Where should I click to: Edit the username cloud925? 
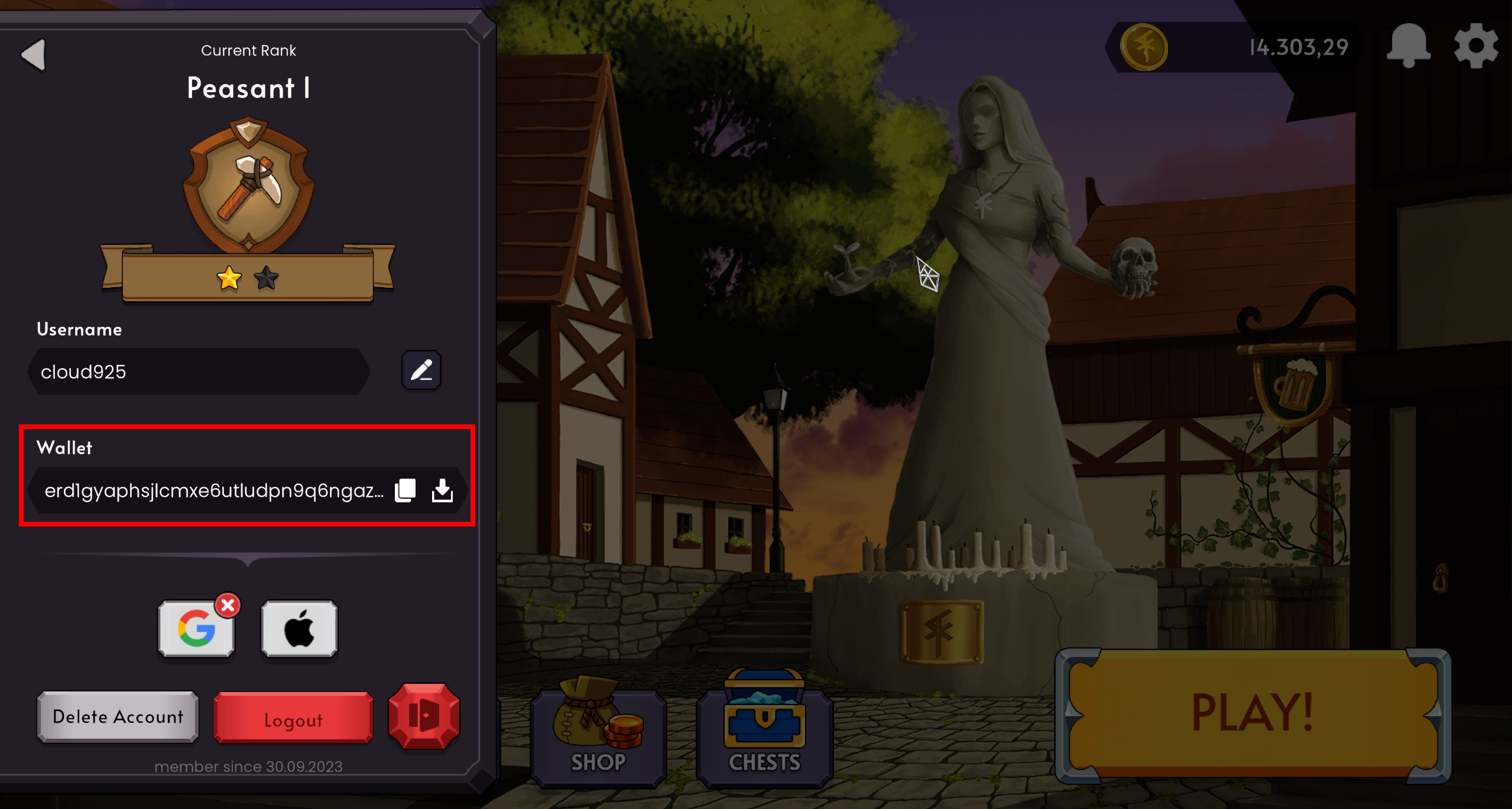tap(422, 371)
